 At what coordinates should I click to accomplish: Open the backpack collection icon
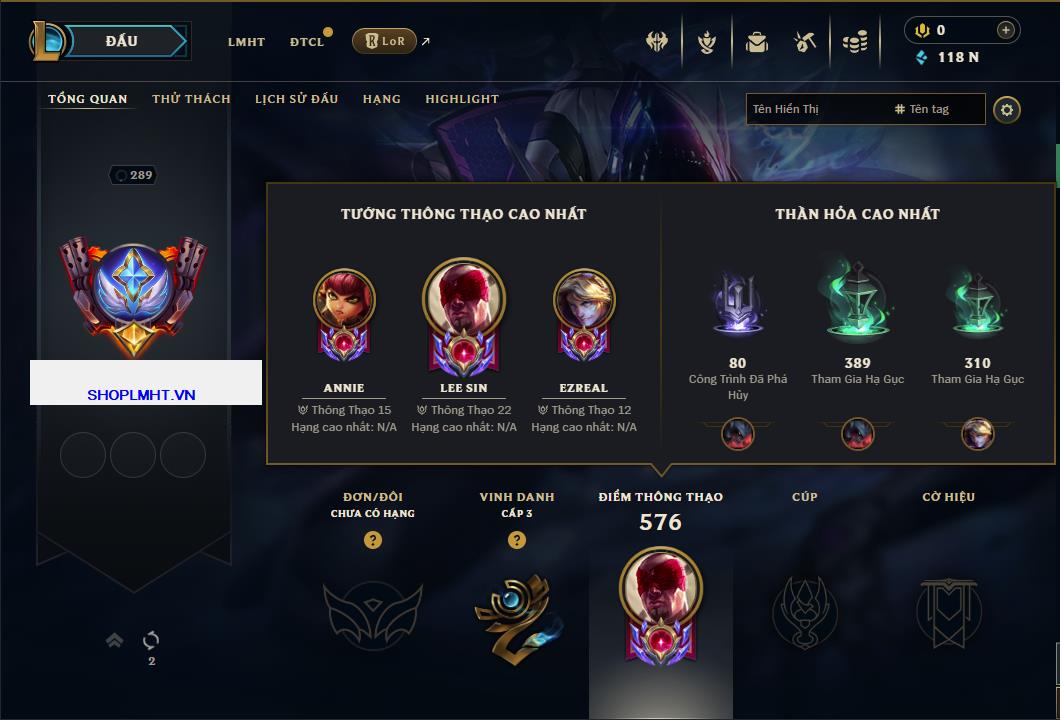(756, 42)
